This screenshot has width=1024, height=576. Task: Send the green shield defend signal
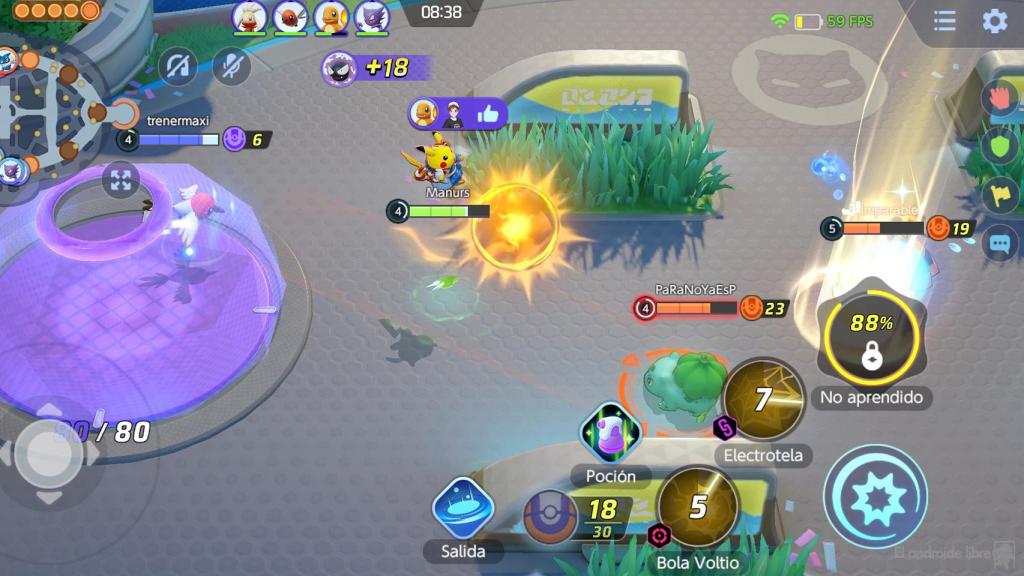1000,146
